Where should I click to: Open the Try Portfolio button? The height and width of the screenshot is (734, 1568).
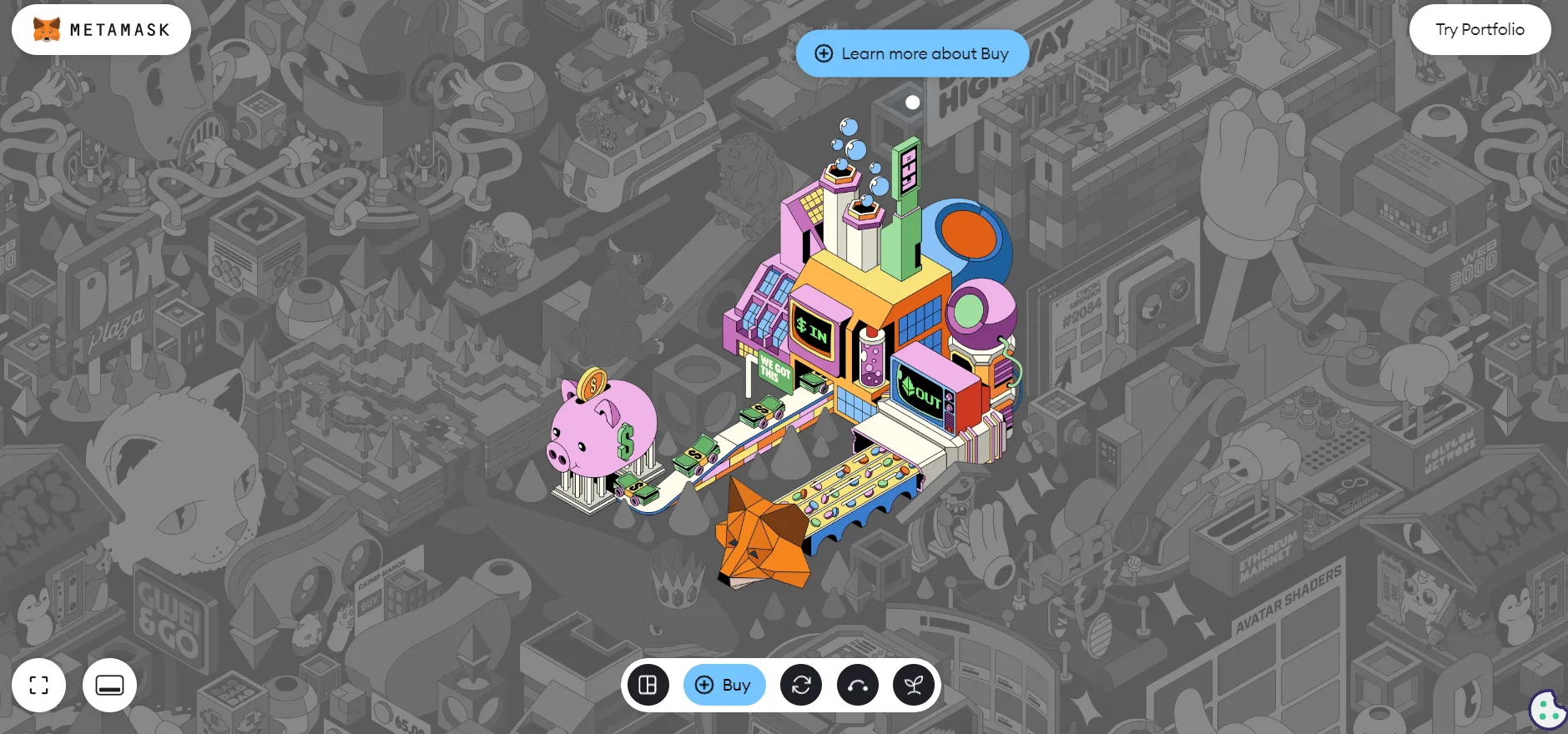(1480, 30)
